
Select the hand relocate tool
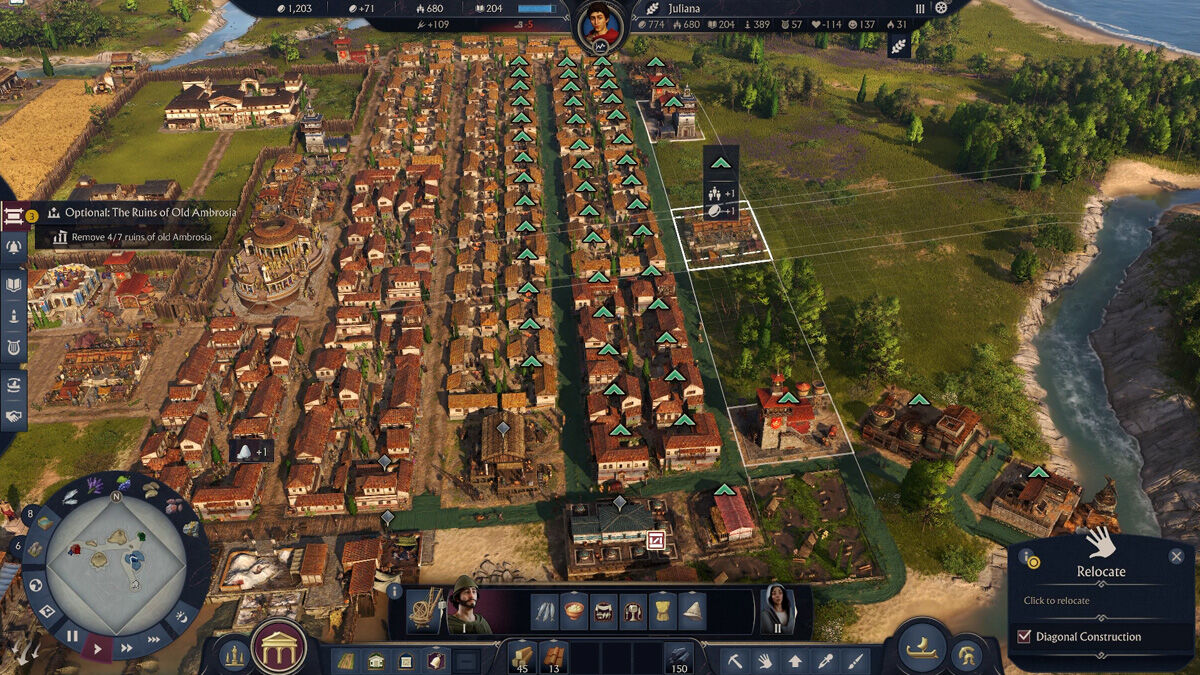pos(764,660)
